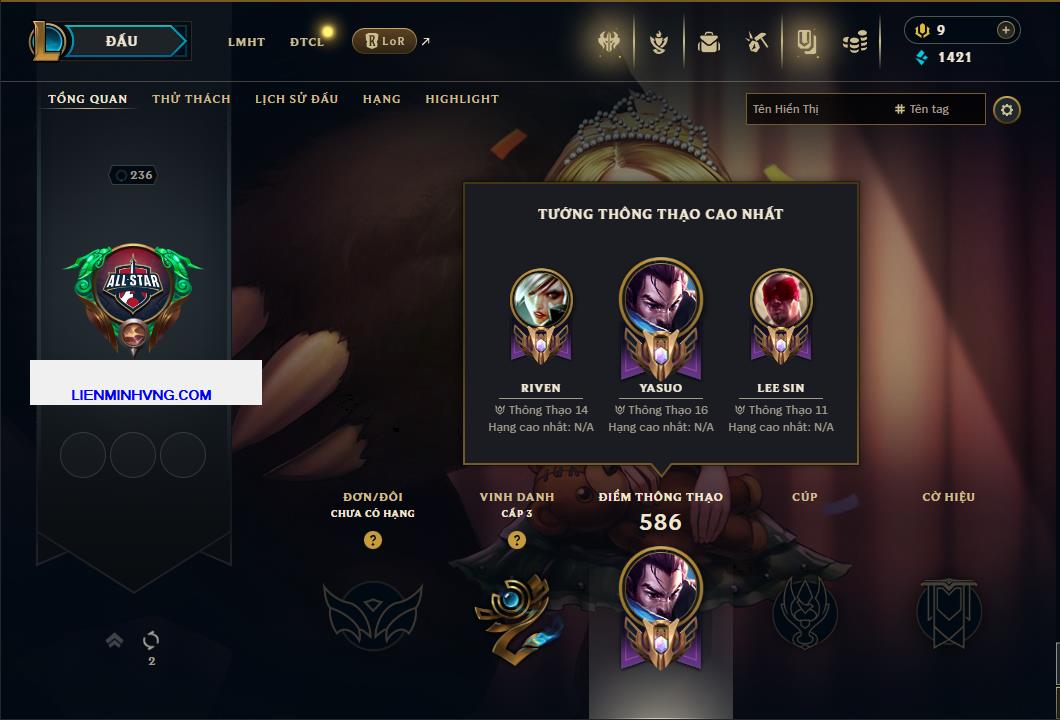Select the Hạng tab
The image size is (1060, 720).
pyautogui.click(x=382, y=99)
